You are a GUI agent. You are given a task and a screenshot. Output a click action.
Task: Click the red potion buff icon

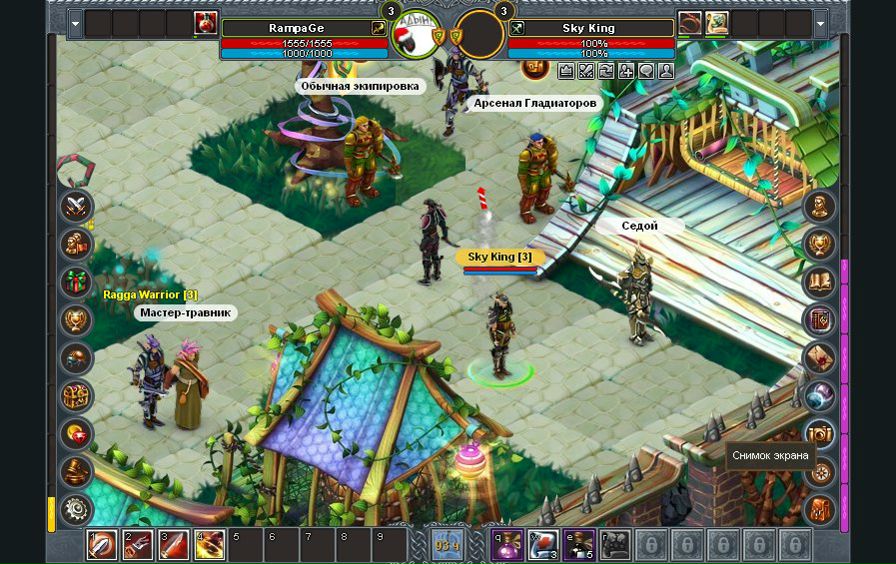(207, 23)
